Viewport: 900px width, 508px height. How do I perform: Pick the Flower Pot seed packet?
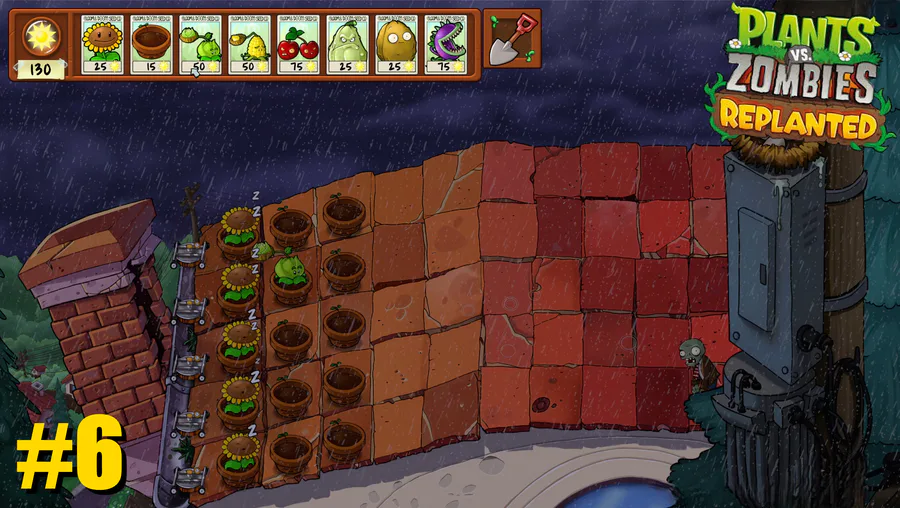pos(150,43)
